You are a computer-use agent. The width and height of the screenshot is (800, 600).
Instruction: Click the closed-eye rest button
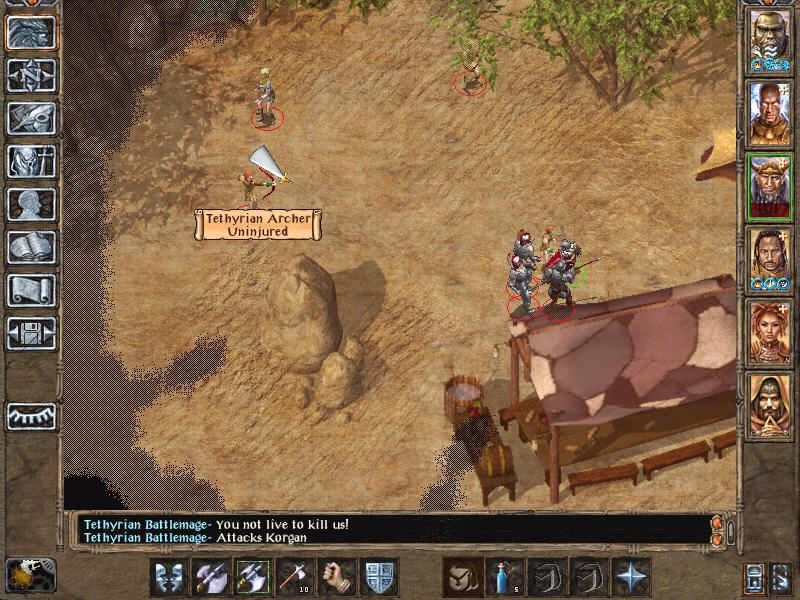tap(30, 415)
